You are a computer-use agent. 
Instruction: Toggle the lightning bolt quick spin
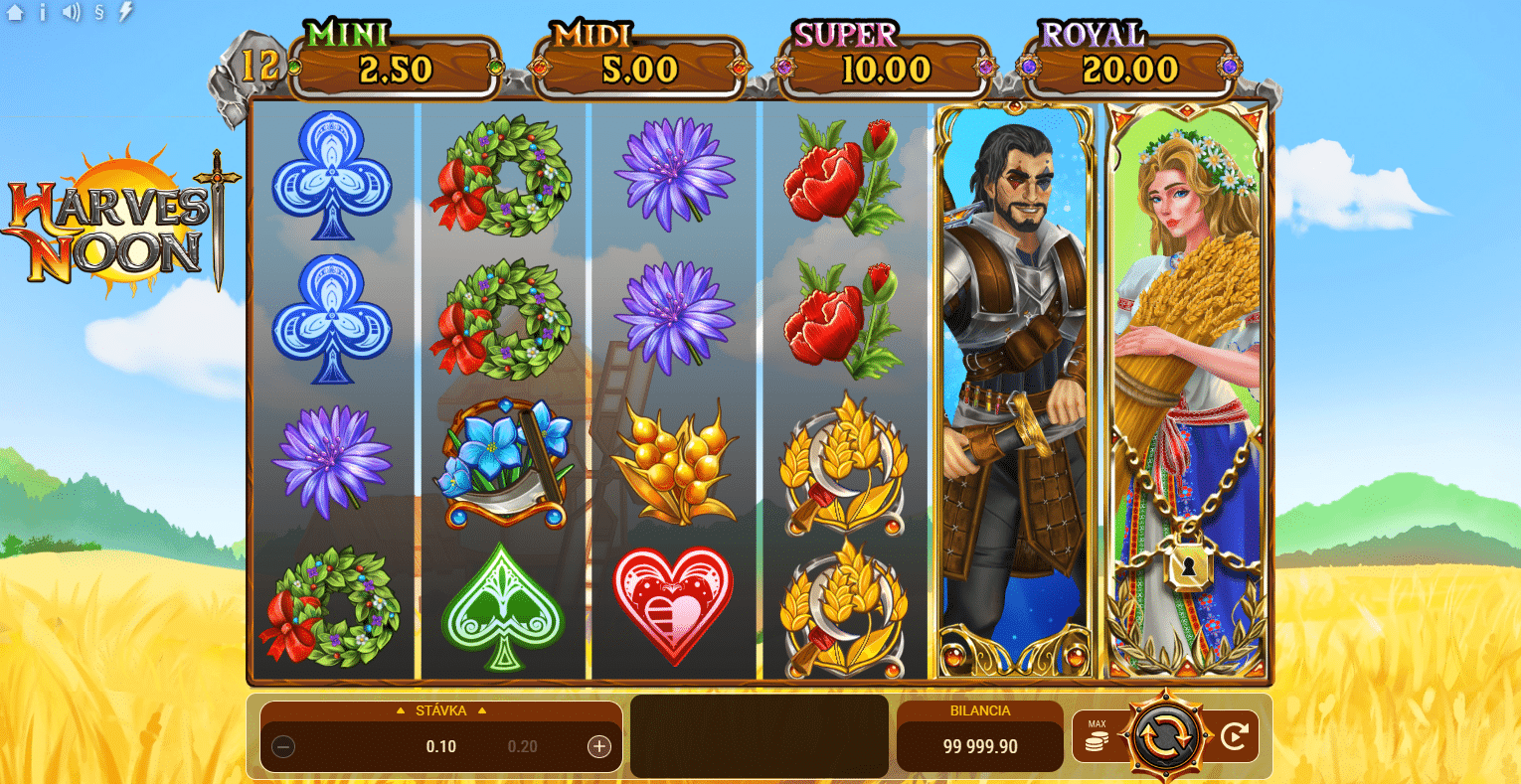click(125, 13)
